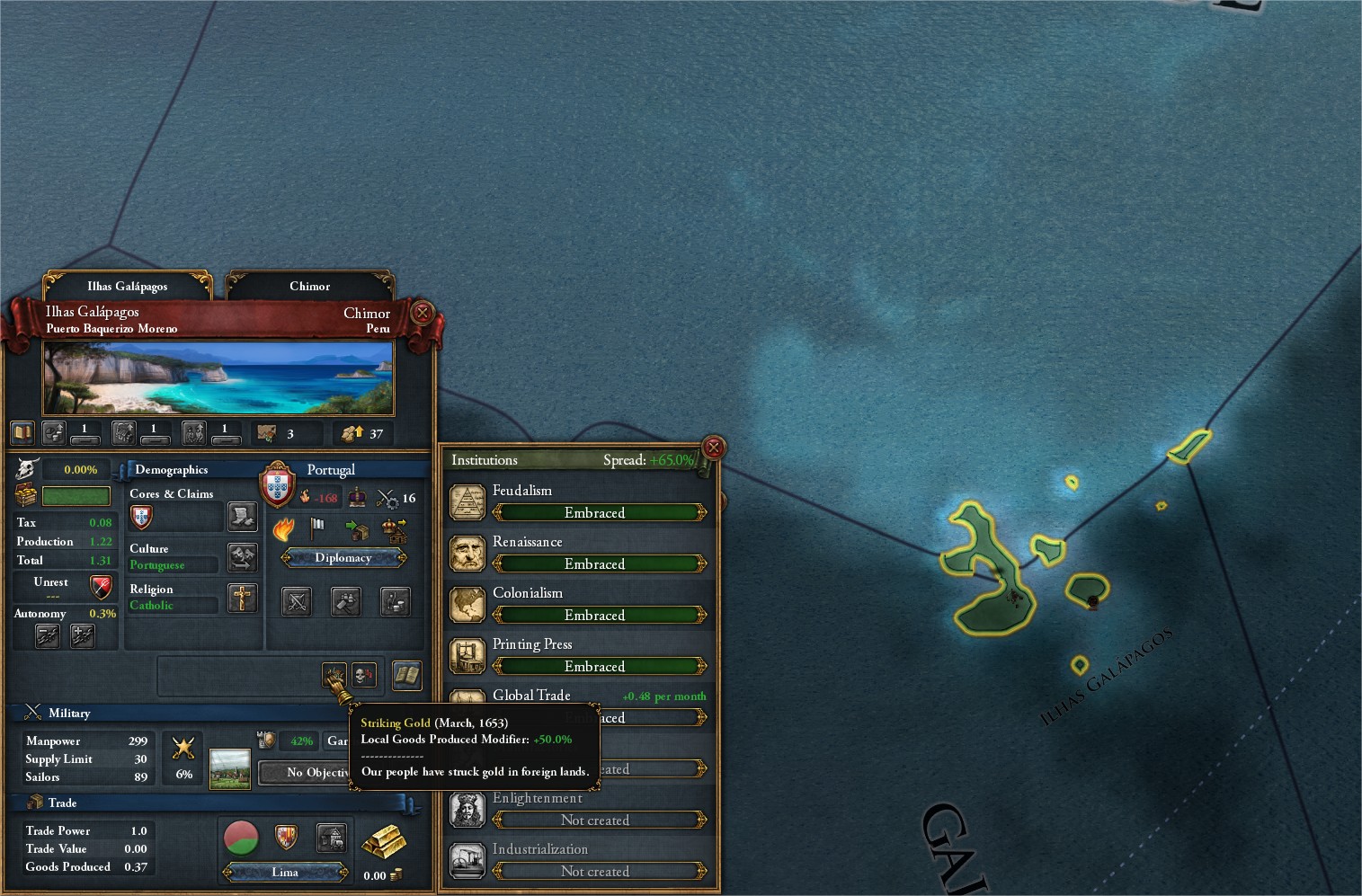1362x896 pixels.
Task: Click the Enlightenment institution icon
Action: (x=467, y=809)
